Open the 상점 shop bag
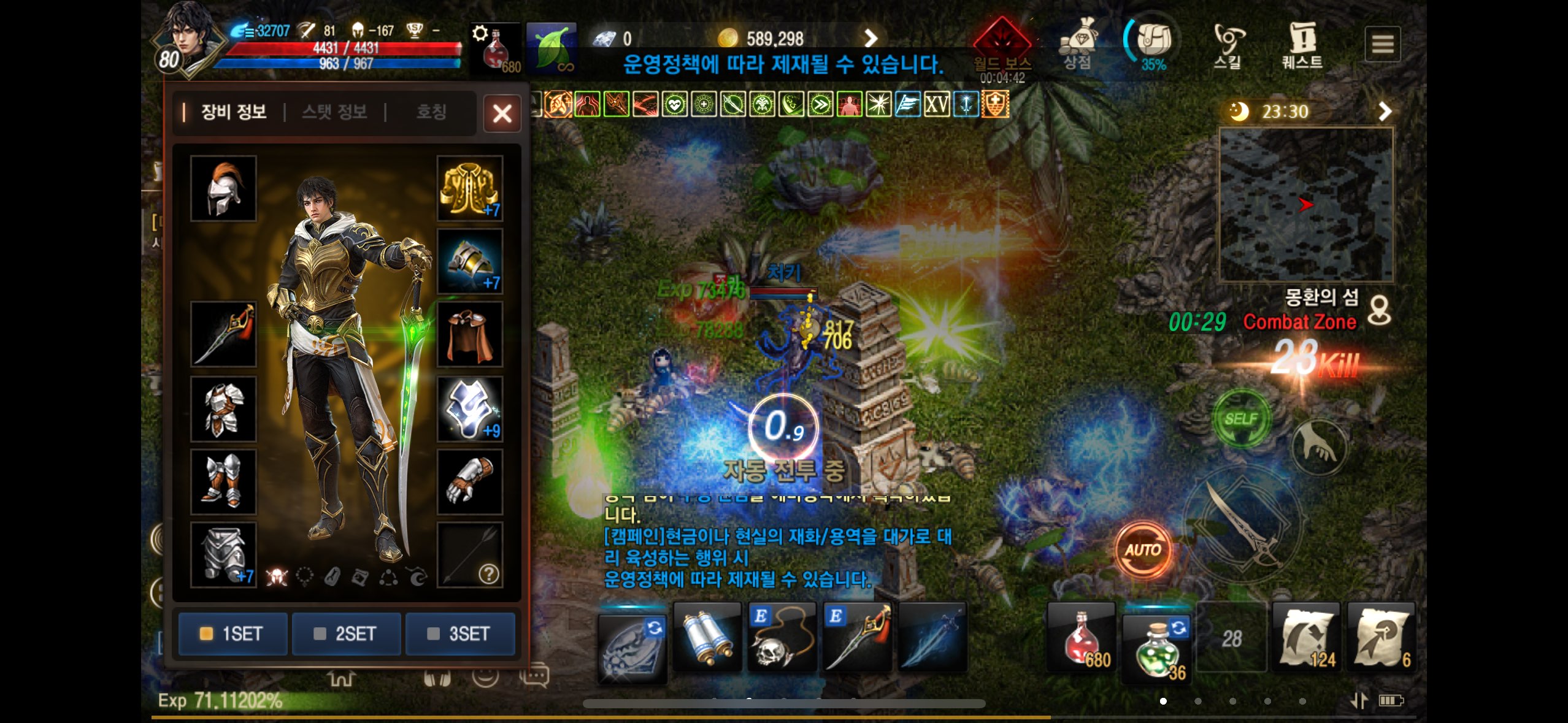Image resolution: width=1568 pixels, height=723 pixels. [x=1080, y=38]
